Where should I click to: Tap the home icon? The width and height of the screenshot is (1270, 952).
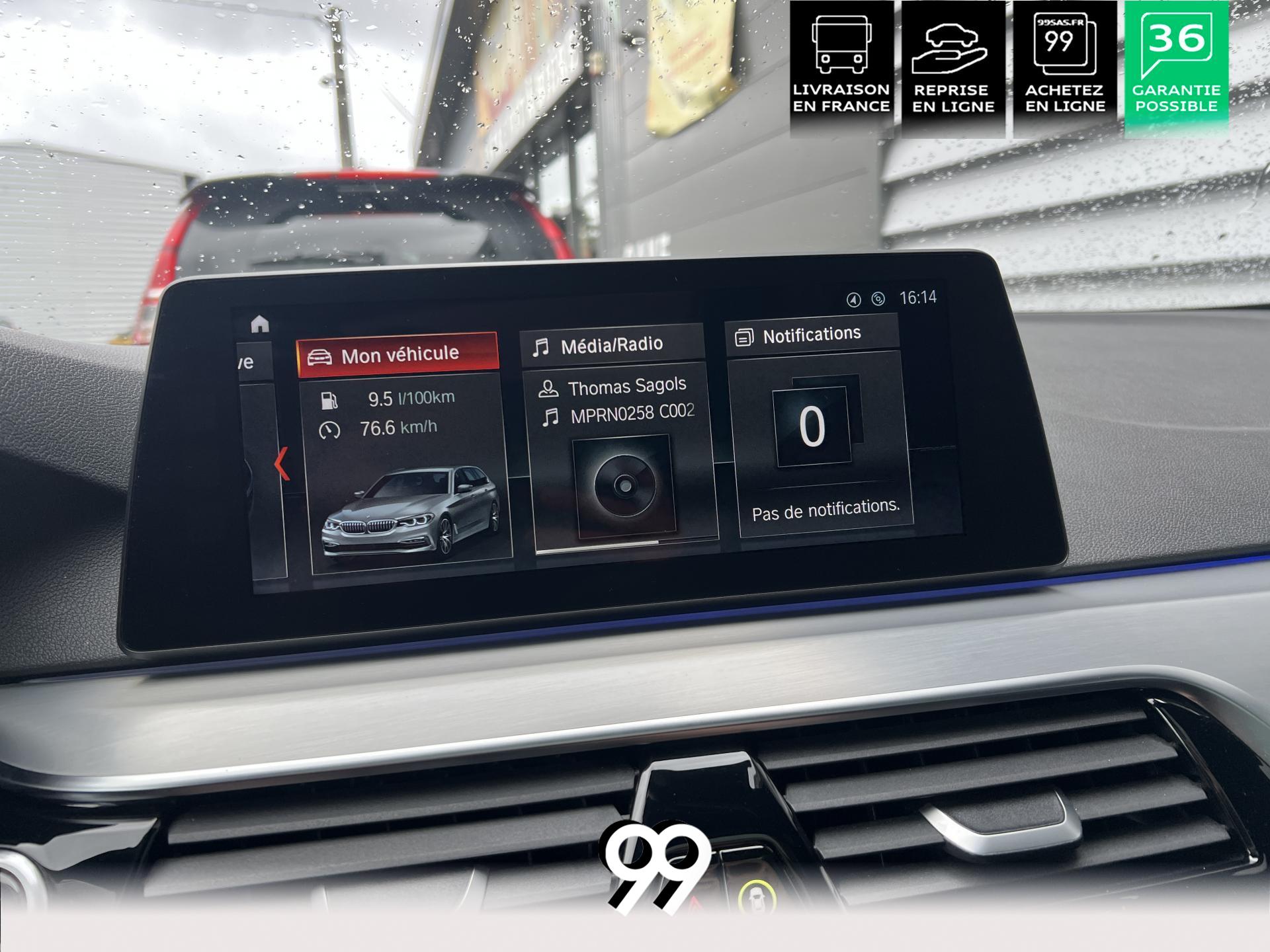click(260, 324)
